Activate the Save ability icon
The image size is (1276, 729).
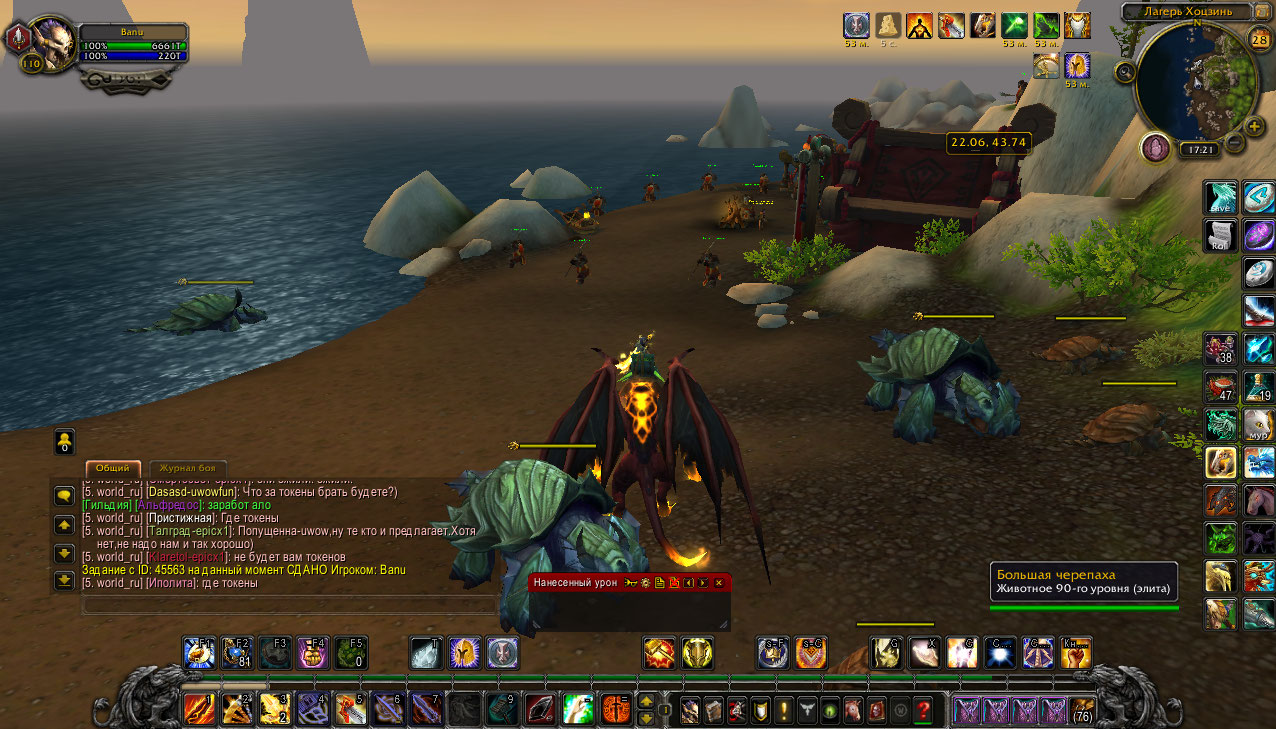pyautogui.click(x=1220, y=197)
